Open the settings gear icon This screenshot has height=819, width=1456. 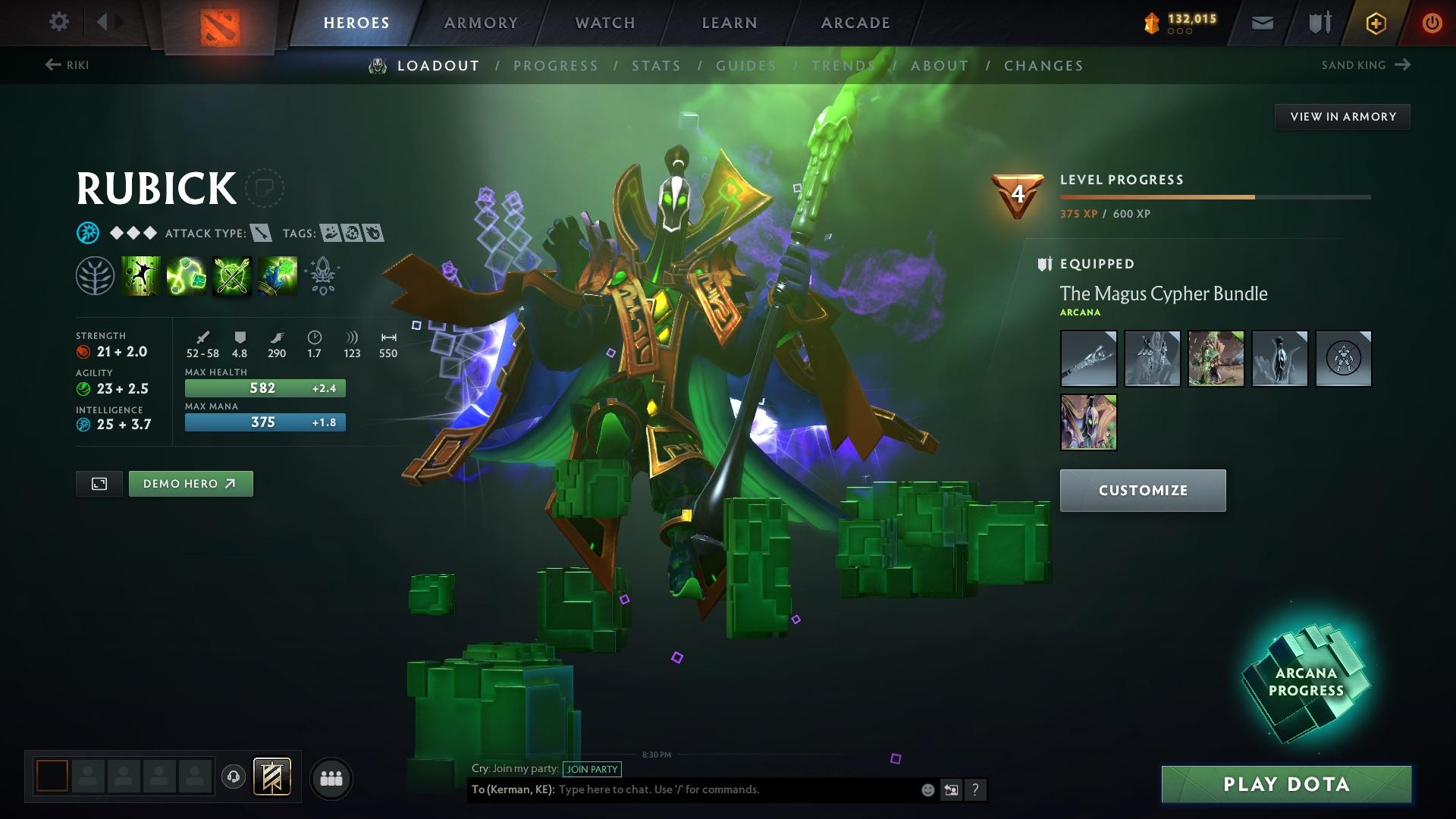coord(58,22)
